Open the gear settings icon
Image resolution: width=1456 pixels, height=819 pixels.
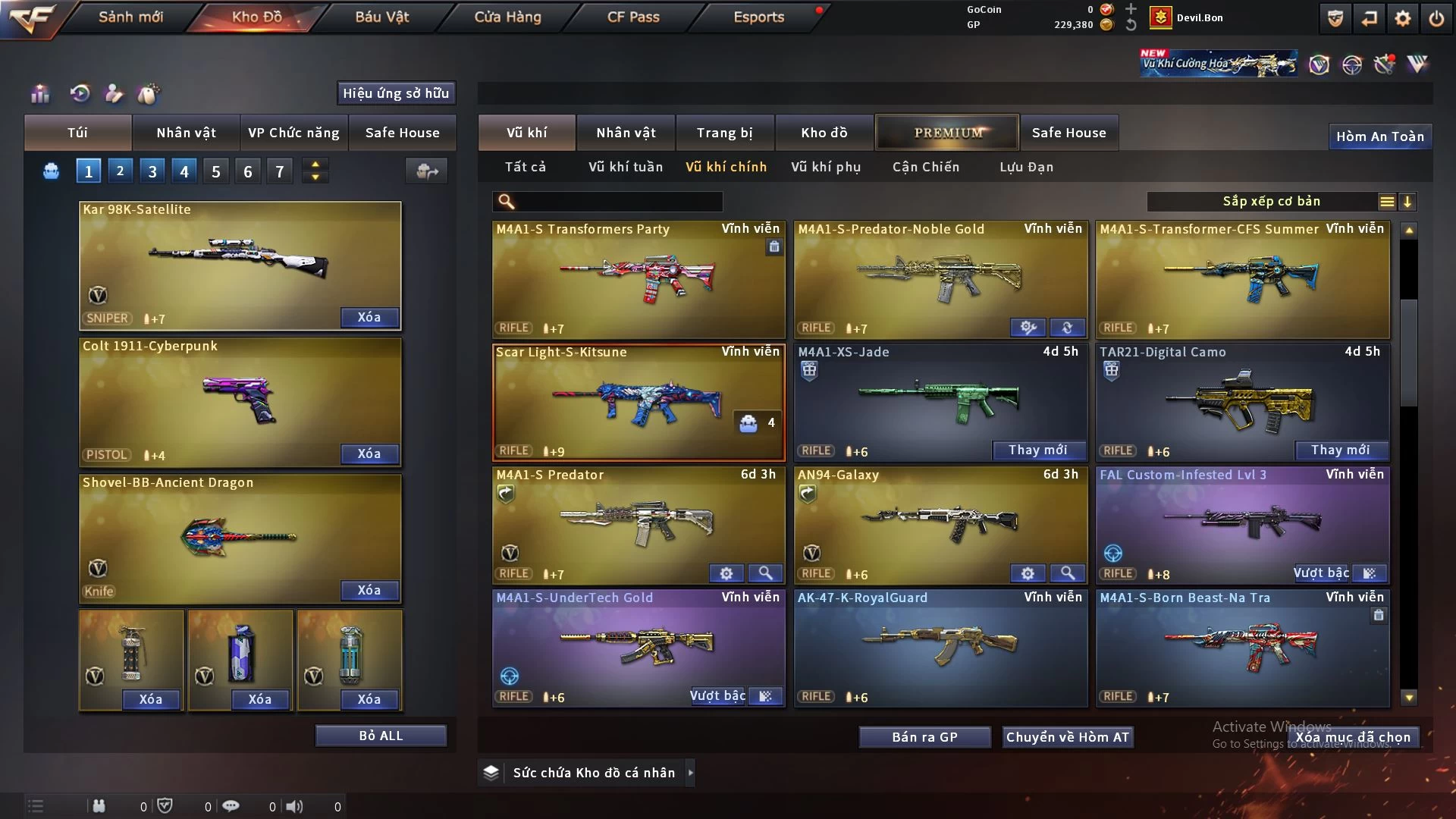[x=1403, y=18]
